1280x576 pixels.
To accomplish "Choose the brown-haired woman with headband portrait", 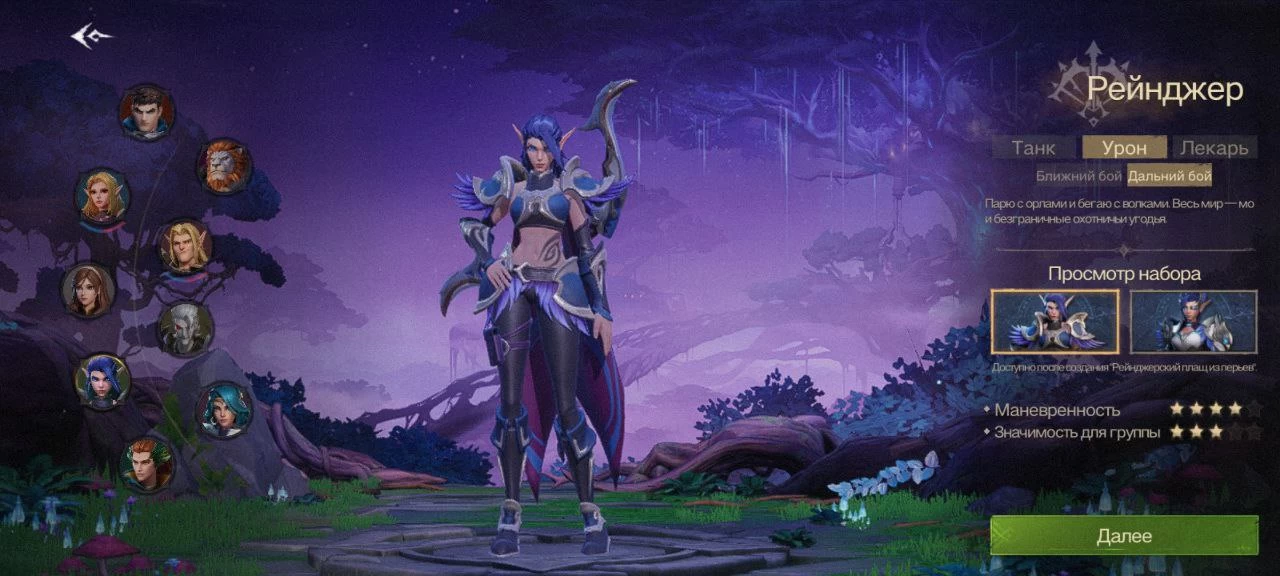I will tap(89, 290).
